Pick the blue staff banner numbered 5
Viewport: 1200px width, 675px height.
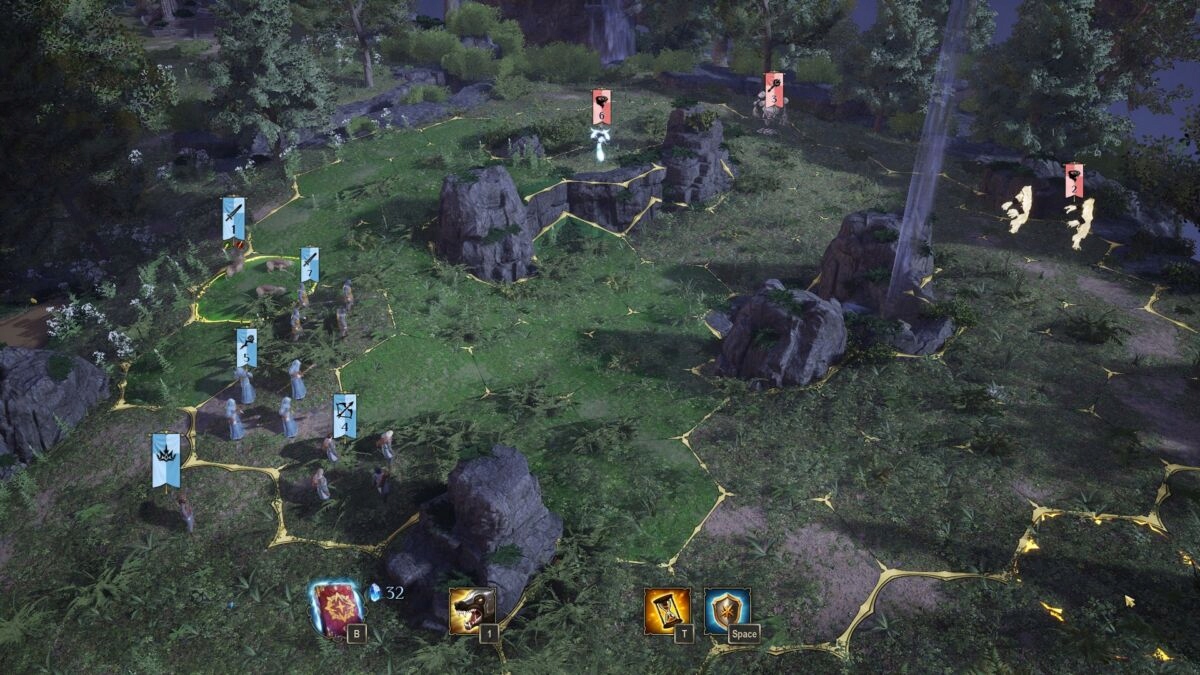pos(246,348)
